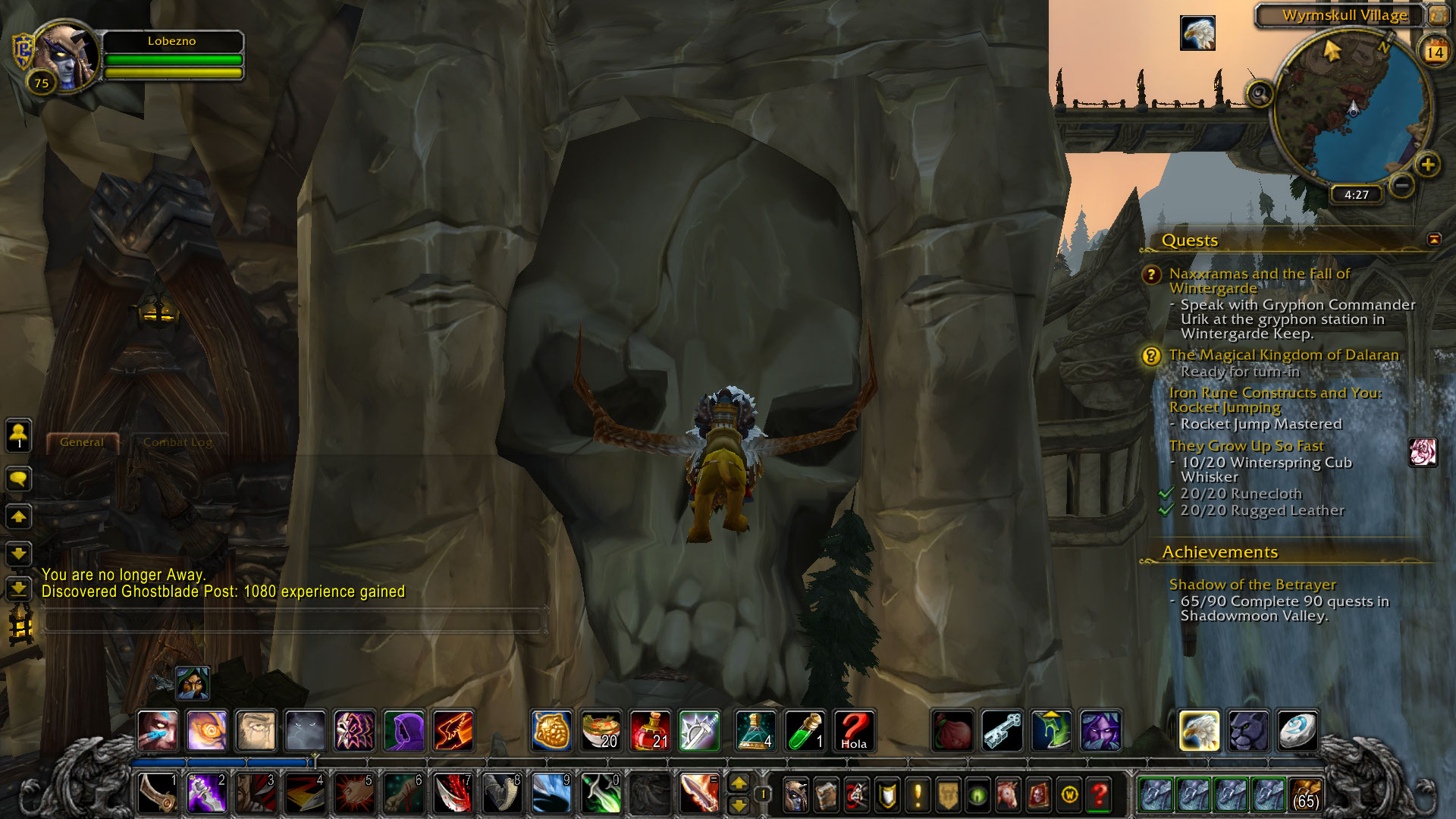Image resolution: width=1456 pixels, height=819 pixels.
Task: Eat the food bowl stack of 20
Action: 601,731
